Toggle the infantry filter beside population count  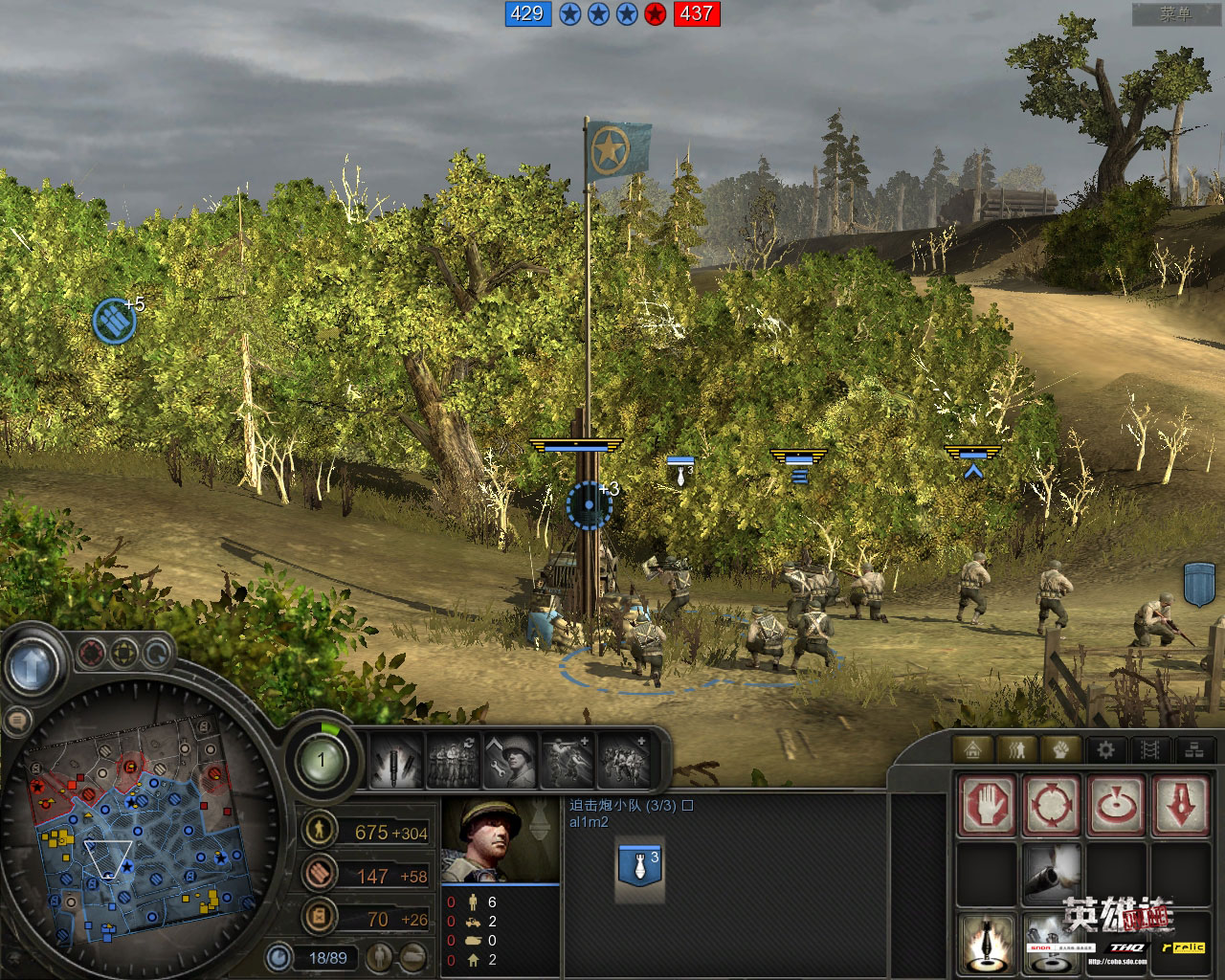tap(381, 956)
